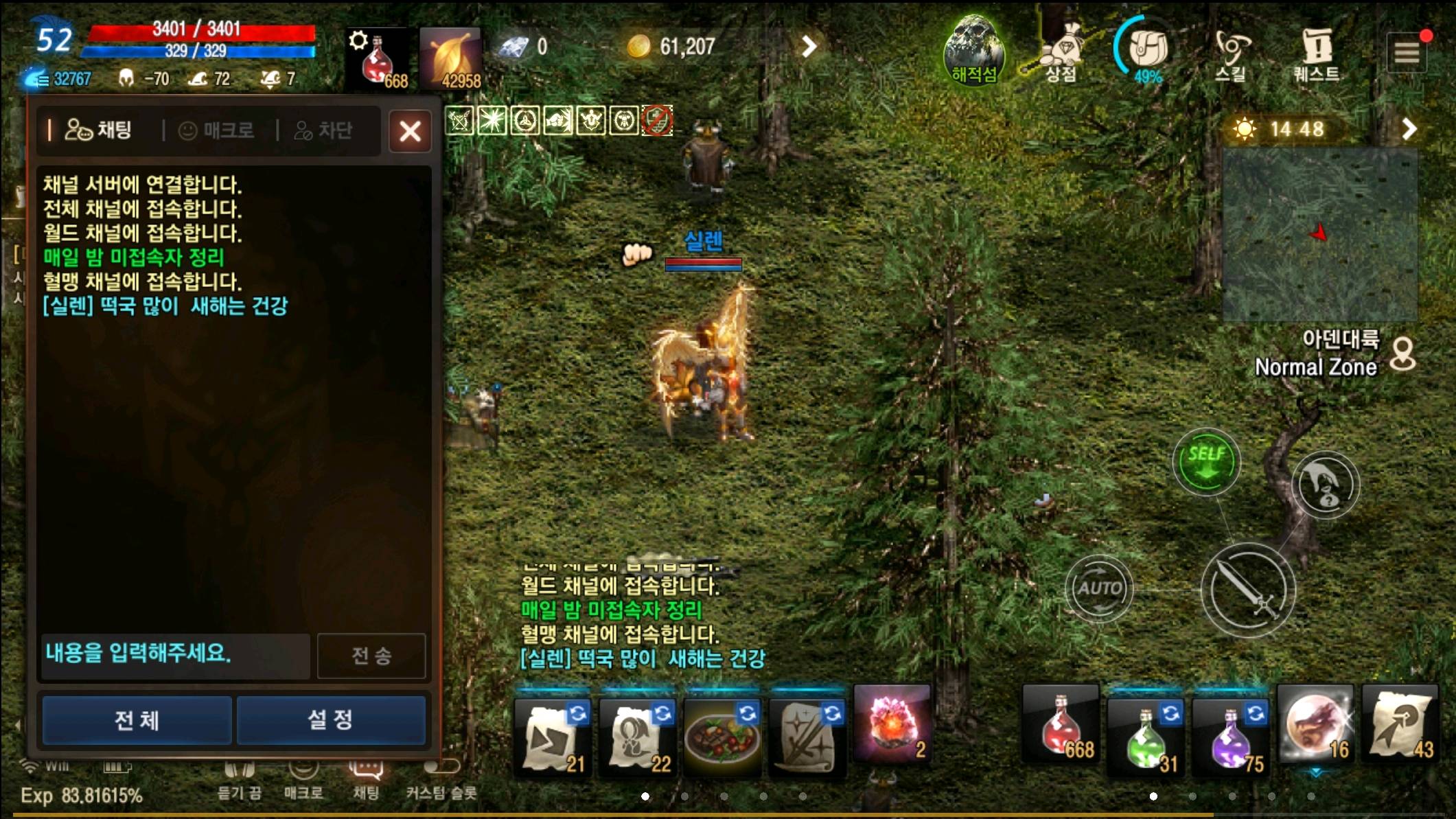The height and width of the screenshot is (819, 1456).
Task: Expand the panel beside the 14:48 clock
Action: pos(1409,129)
